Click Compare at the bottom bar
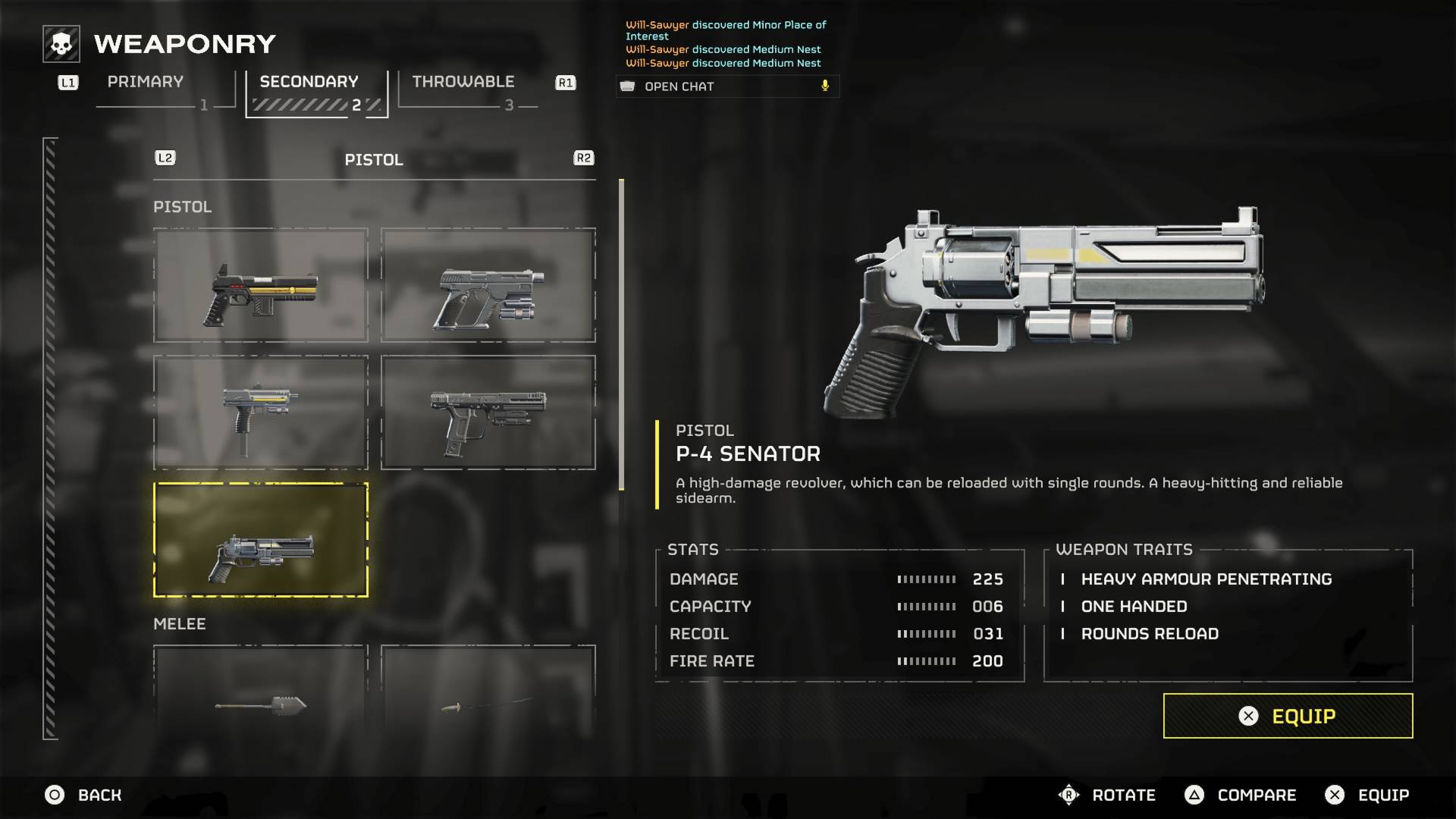The image size is (1456, 819). pos(1255,795)
